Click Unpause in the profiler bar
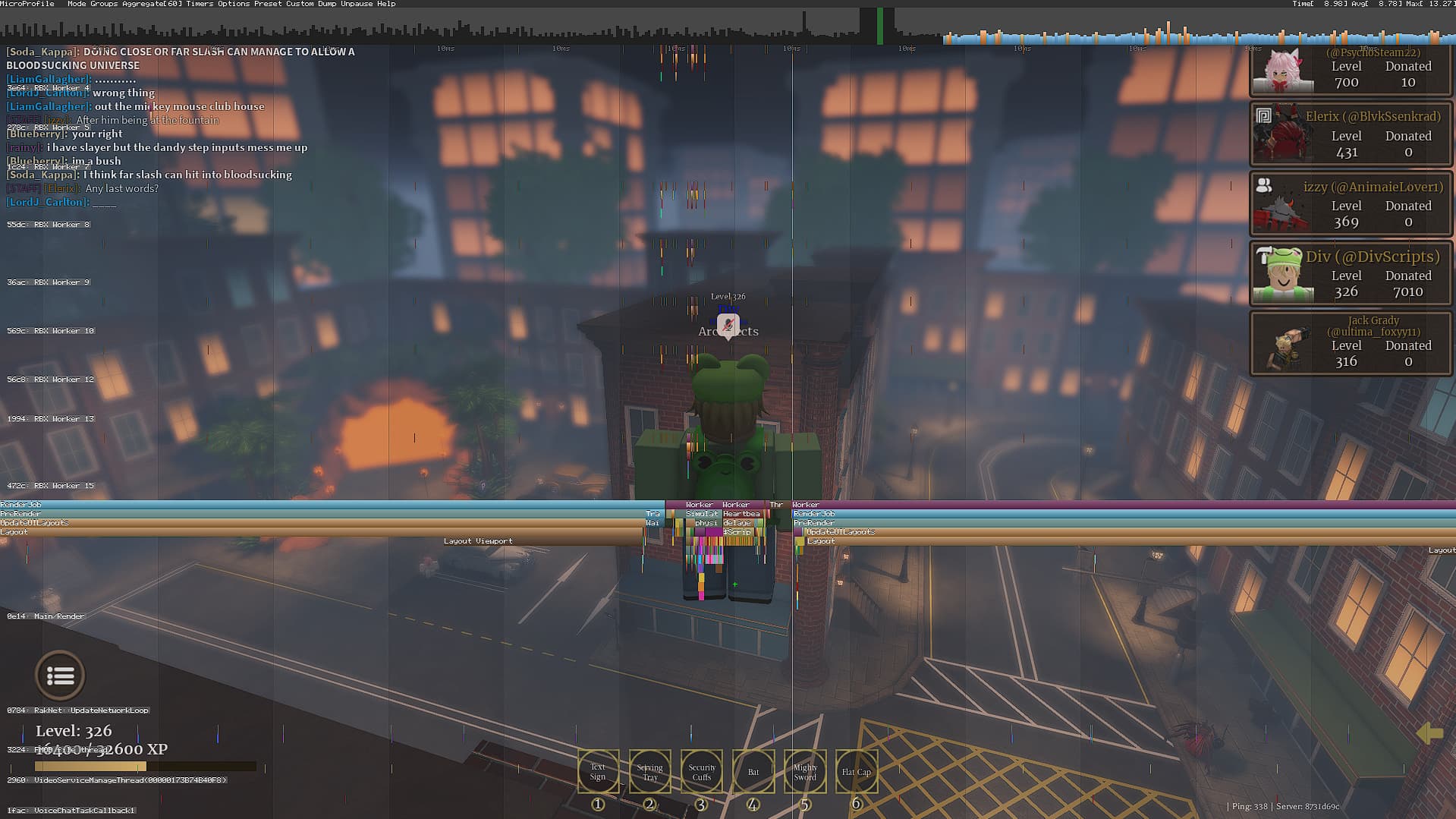 (x=357, y=4)
